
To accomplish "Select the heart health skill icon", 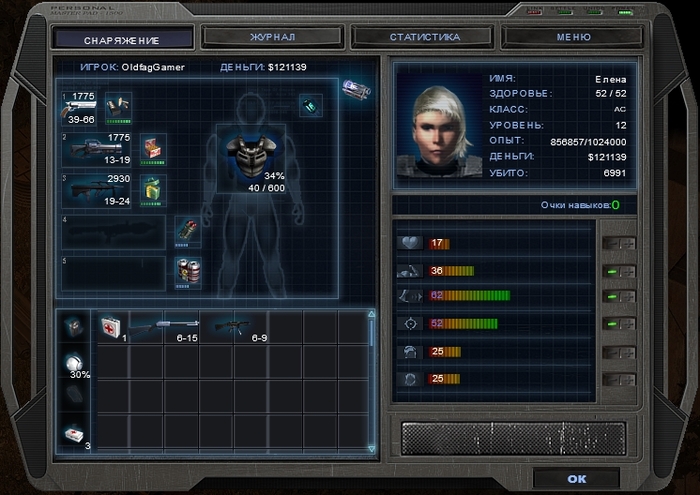I will [411, 243].
